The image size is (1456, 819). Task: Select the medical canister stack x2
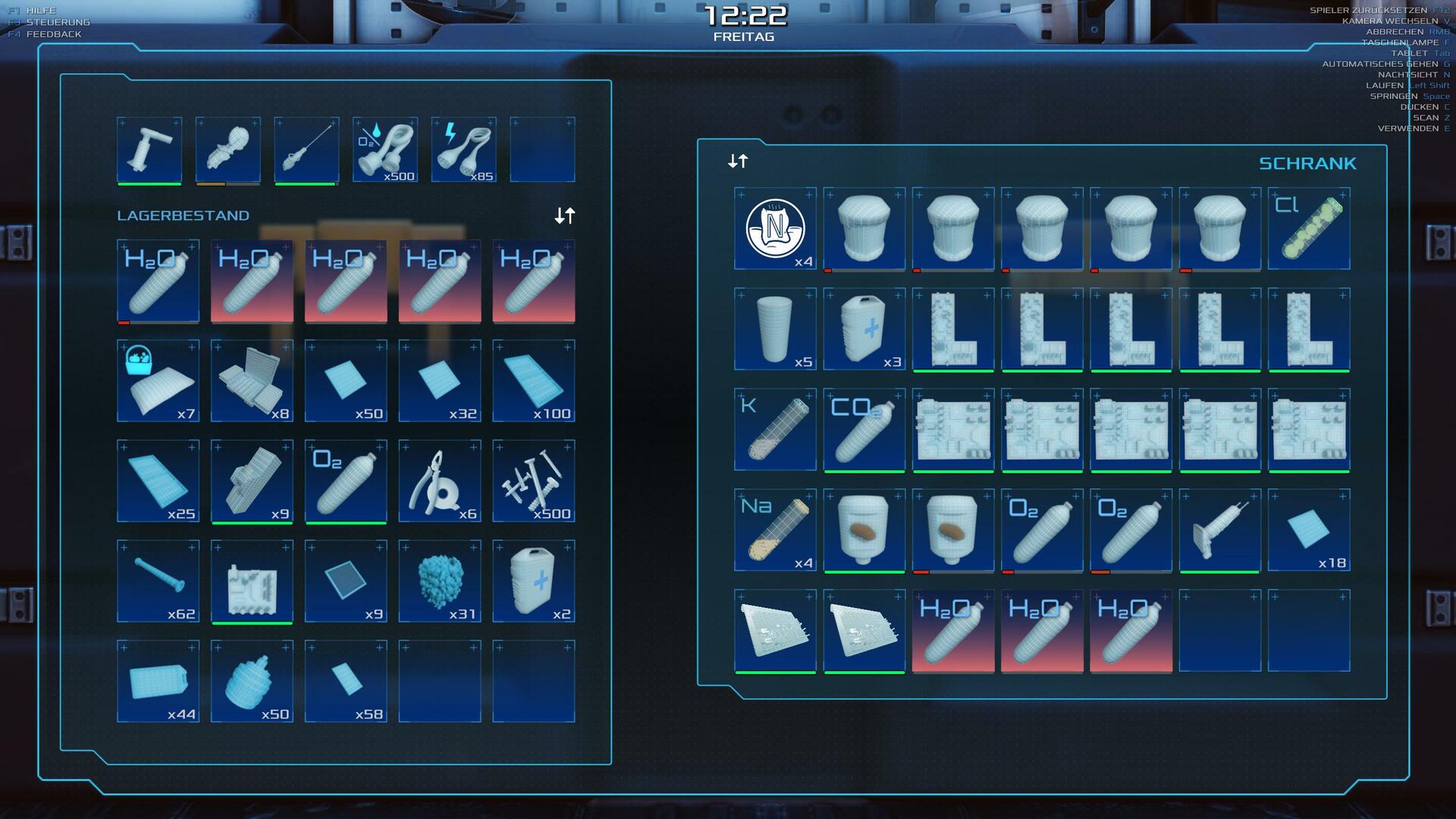click(x=534, y=581)
